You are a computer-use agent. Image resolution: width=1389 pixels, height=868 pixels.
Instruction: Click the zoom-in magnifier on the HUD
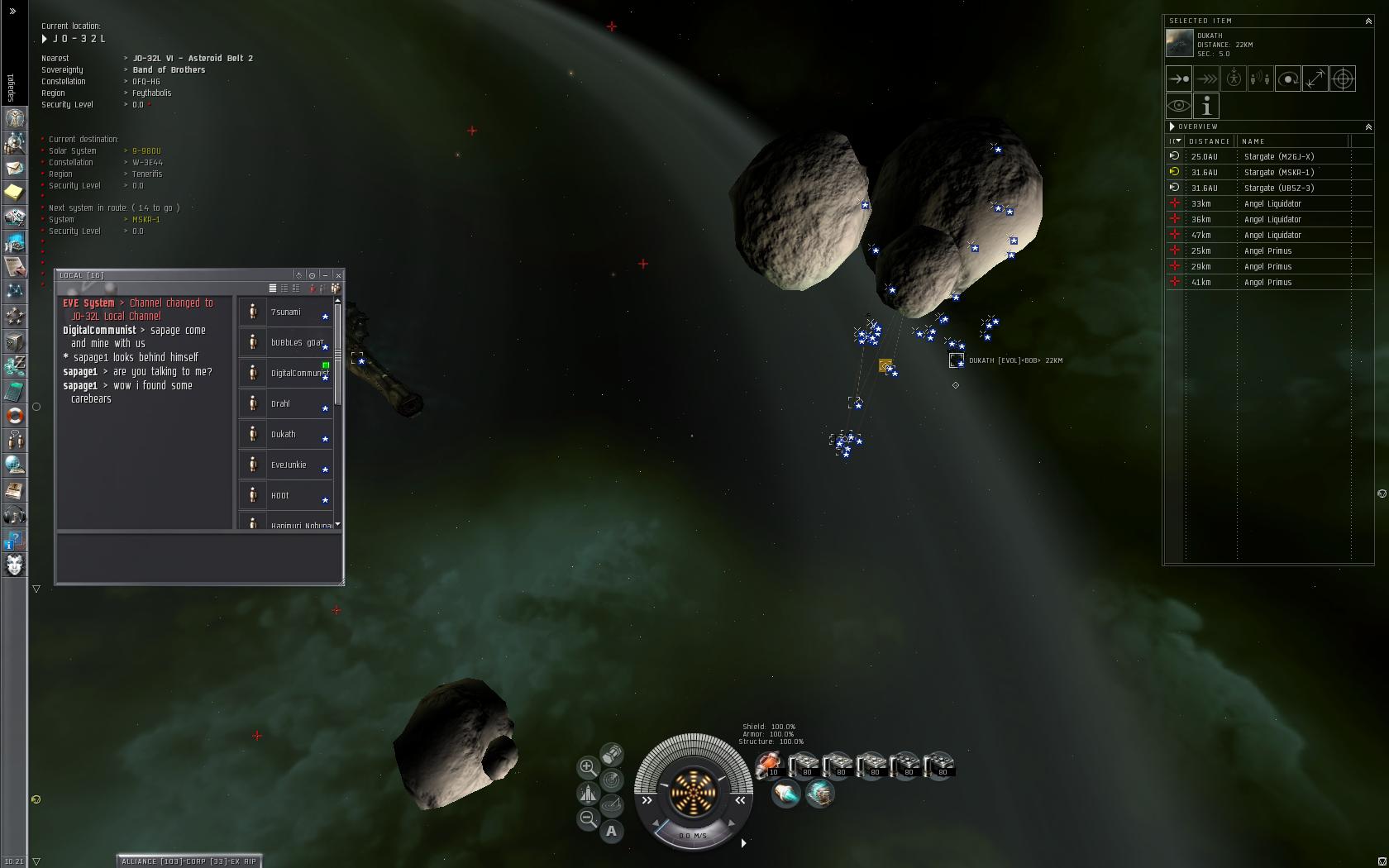[587, 767]
